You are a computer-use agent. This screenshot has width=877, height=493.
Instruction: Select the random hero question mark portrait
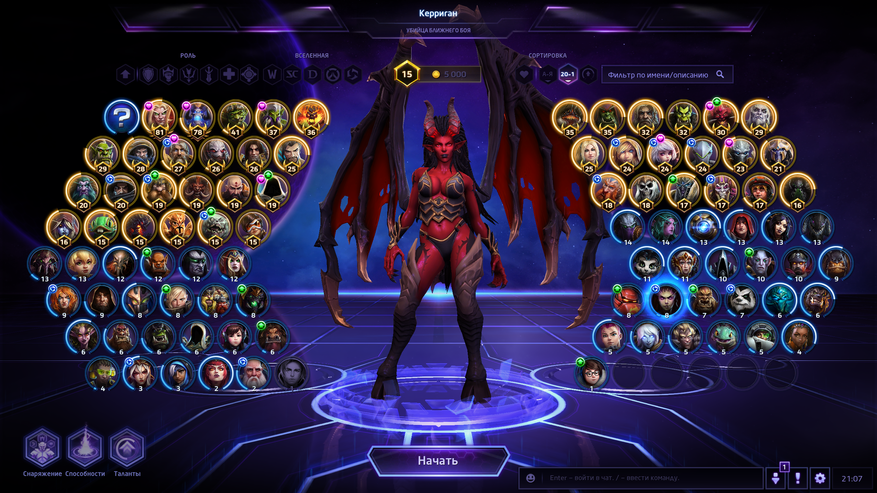[121, 118]
